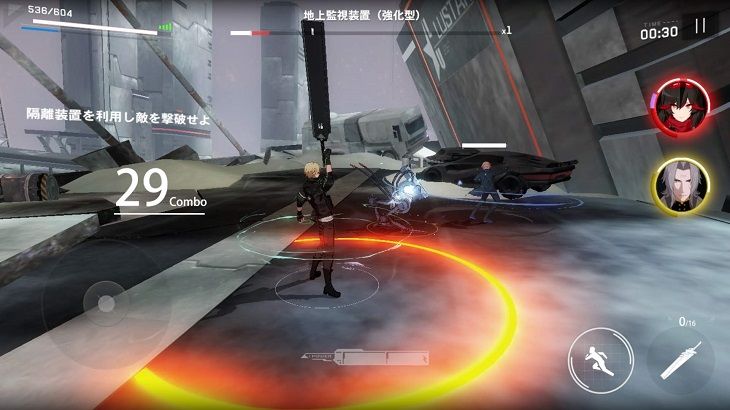Pause the game with the pause button
The image size is (730, 410).
700,25
